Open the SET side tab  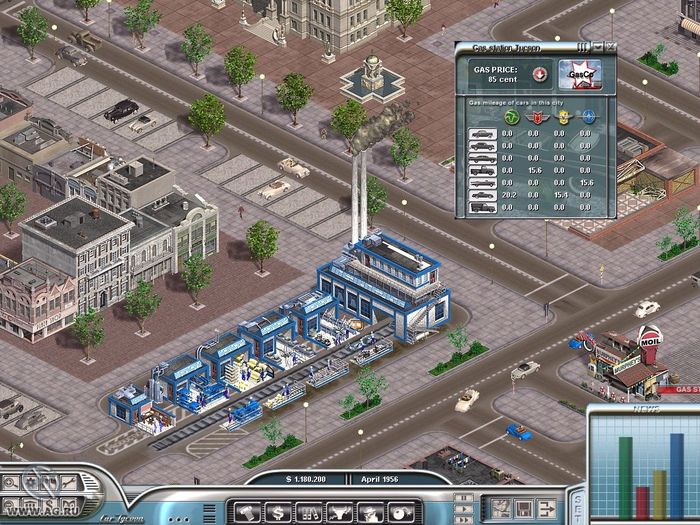(x=577, y=500)
